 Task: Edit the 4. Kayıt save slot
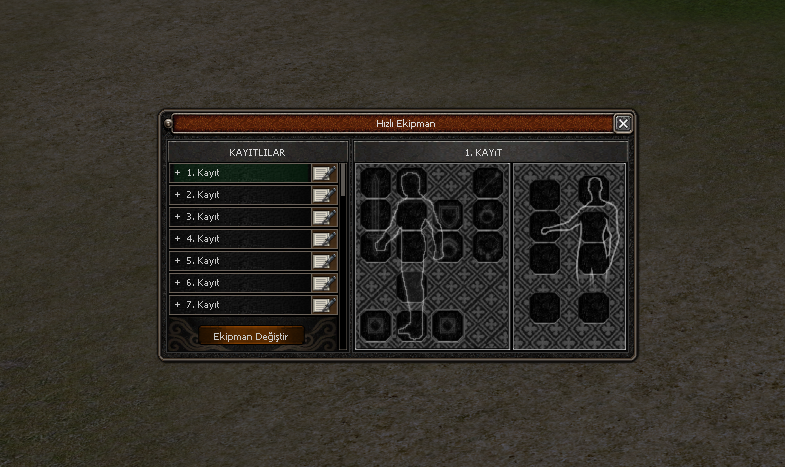[324, 239]
